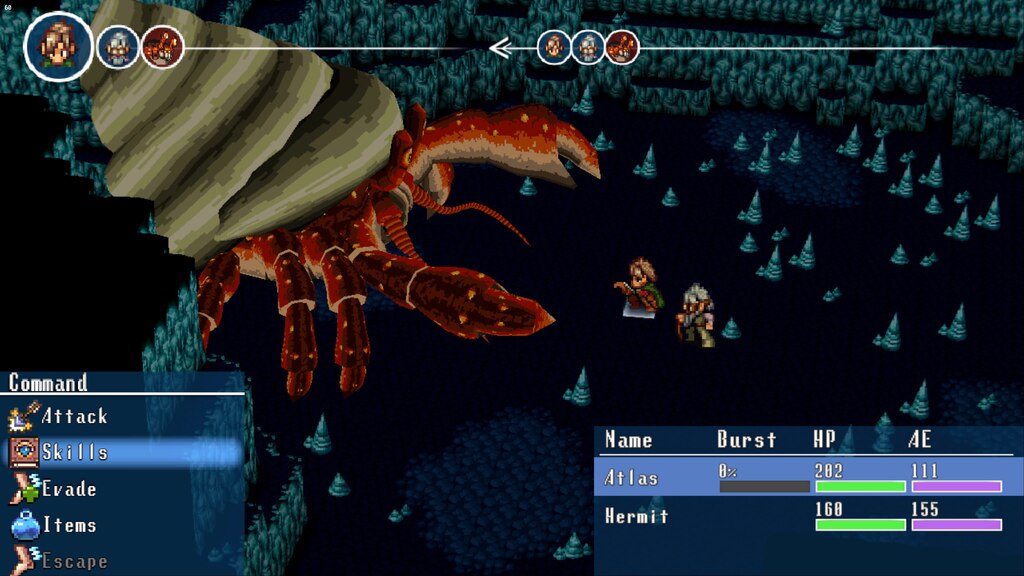The image size is (1024, 576).
Task: Open the Skills command list
Action: tap(73, 452)
